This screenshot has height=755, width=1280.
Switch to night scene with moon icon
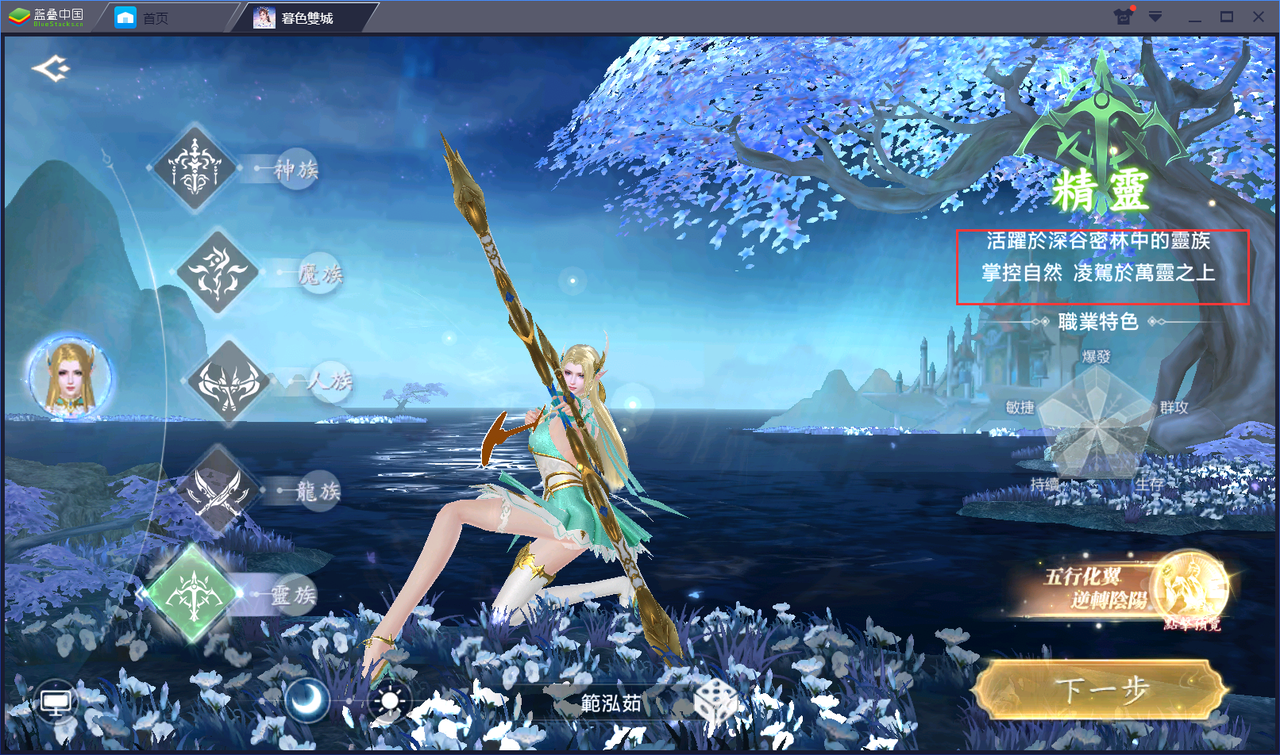click(x=308, y=701)
